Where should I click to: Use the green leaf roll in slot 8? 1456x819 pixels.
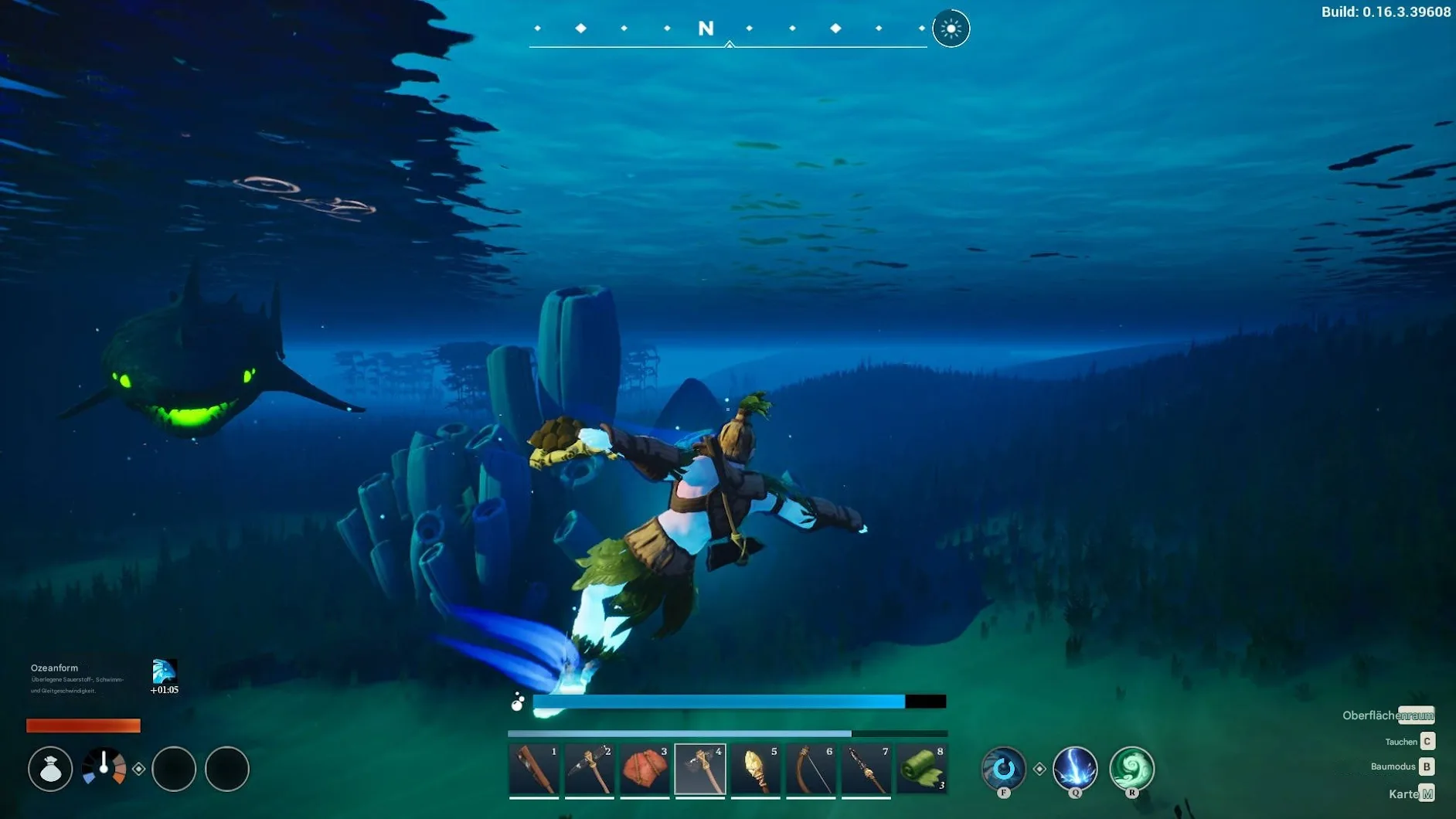click(x=922, y=770)
